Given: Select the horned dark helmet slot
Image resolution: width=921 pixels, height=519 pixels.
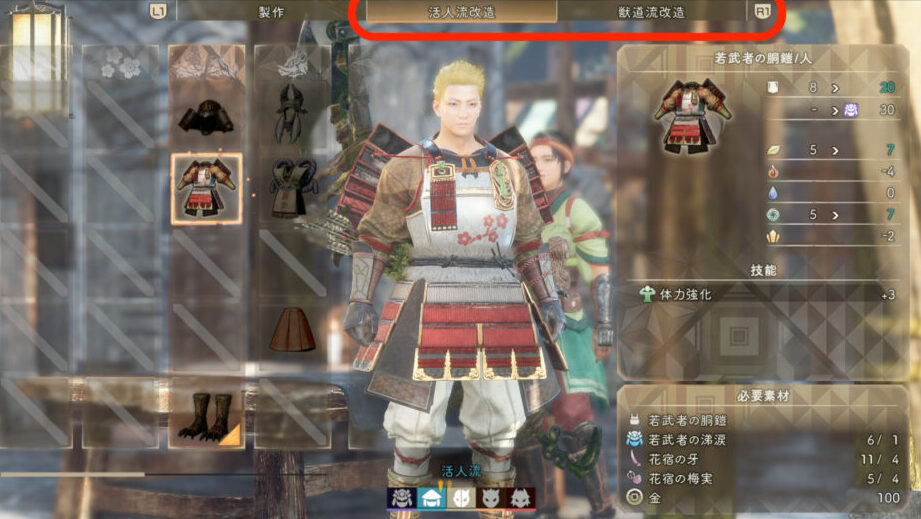Looking at the screenshot, I should coord(291,111).
